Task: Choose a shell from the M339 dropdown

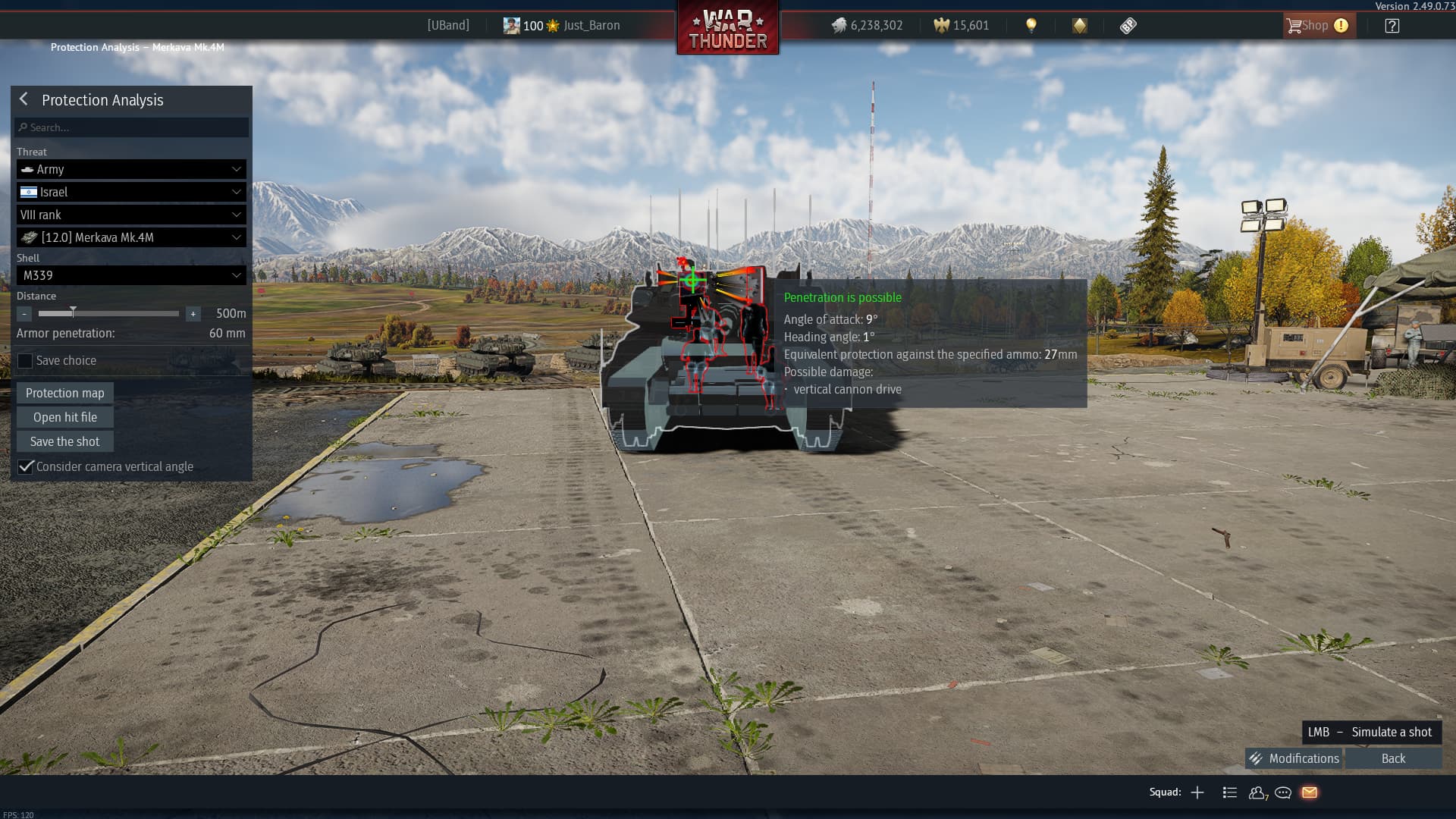Action: point(131,275)
